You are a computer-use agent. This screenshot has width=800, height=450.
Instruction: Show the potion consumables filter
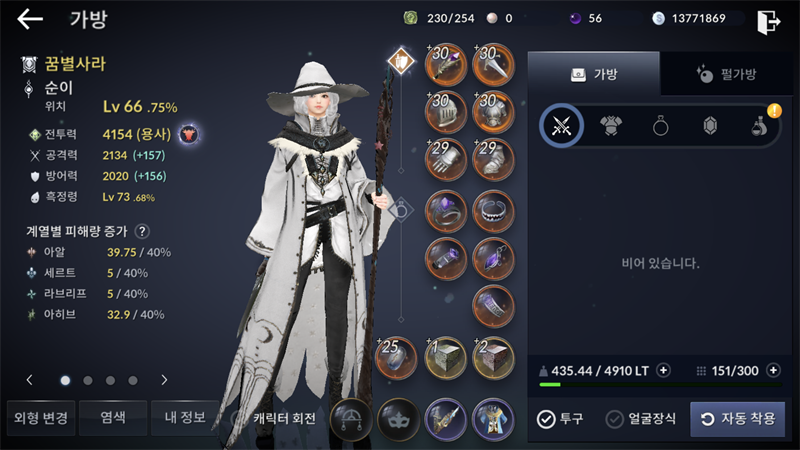point(760,126)
